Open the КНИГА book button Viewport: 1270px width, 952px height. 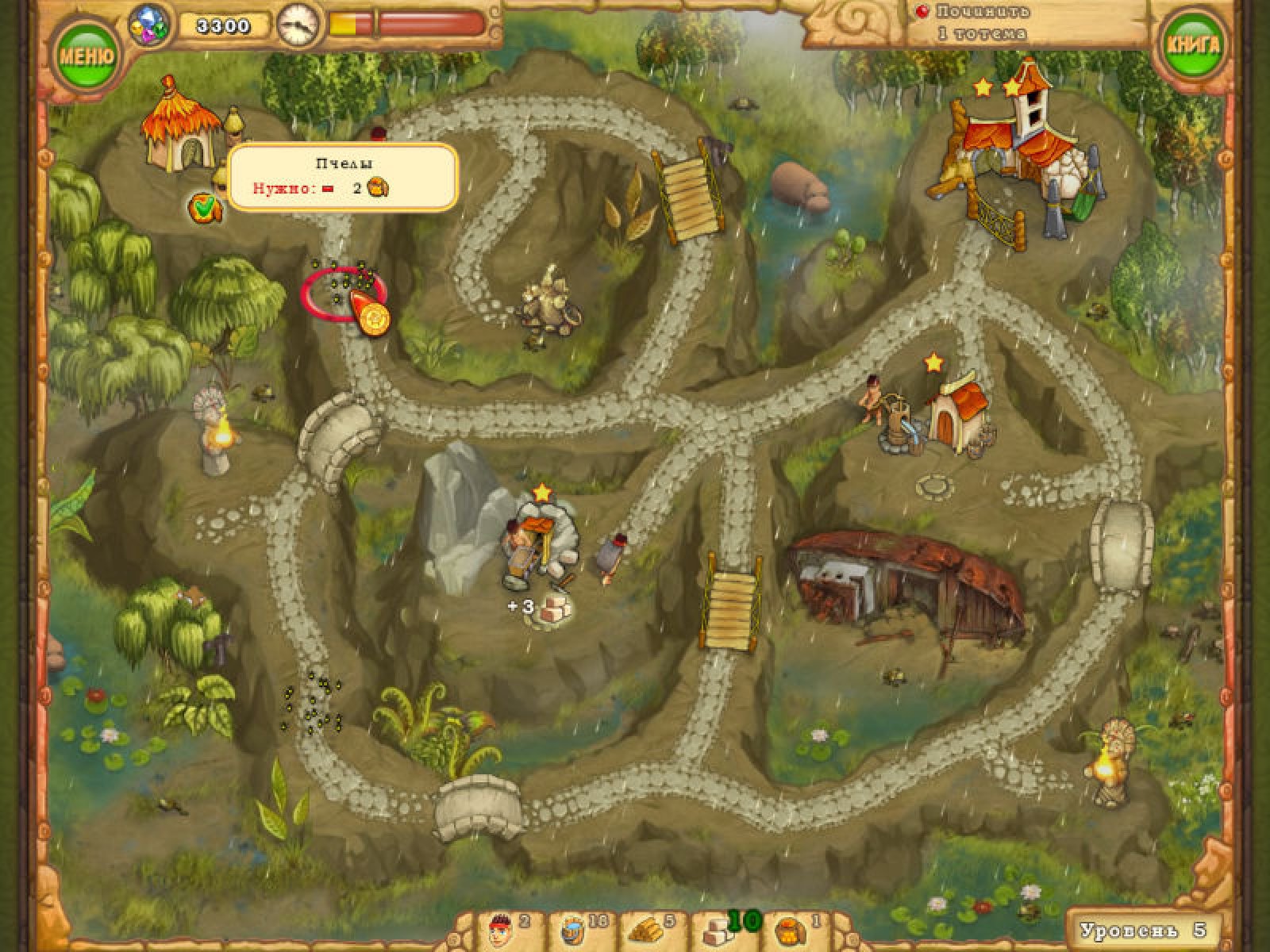pyautogui.click(x=1191, y=45)
